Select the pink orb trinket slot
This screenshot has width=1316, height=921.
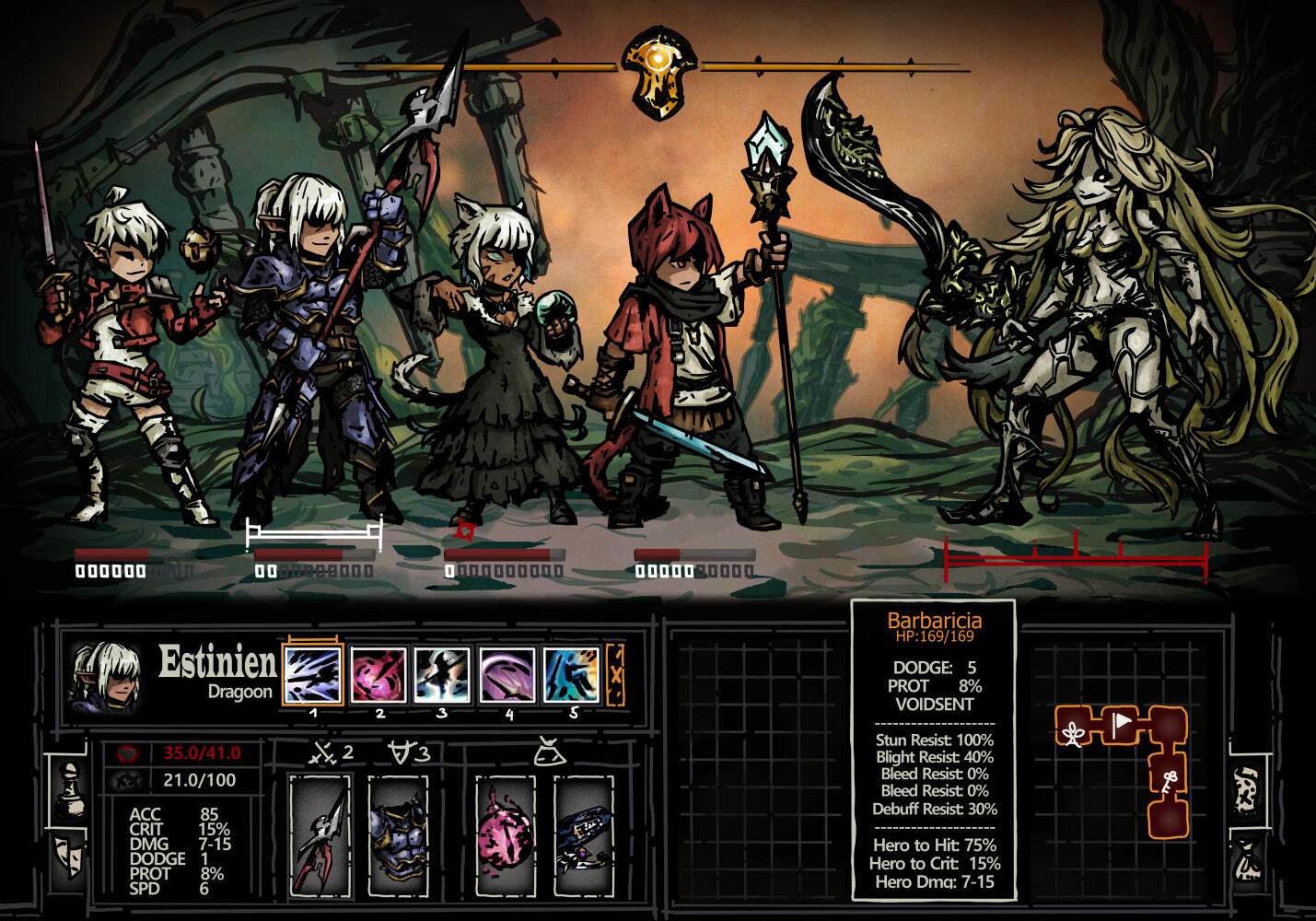[x=506, y=836]
